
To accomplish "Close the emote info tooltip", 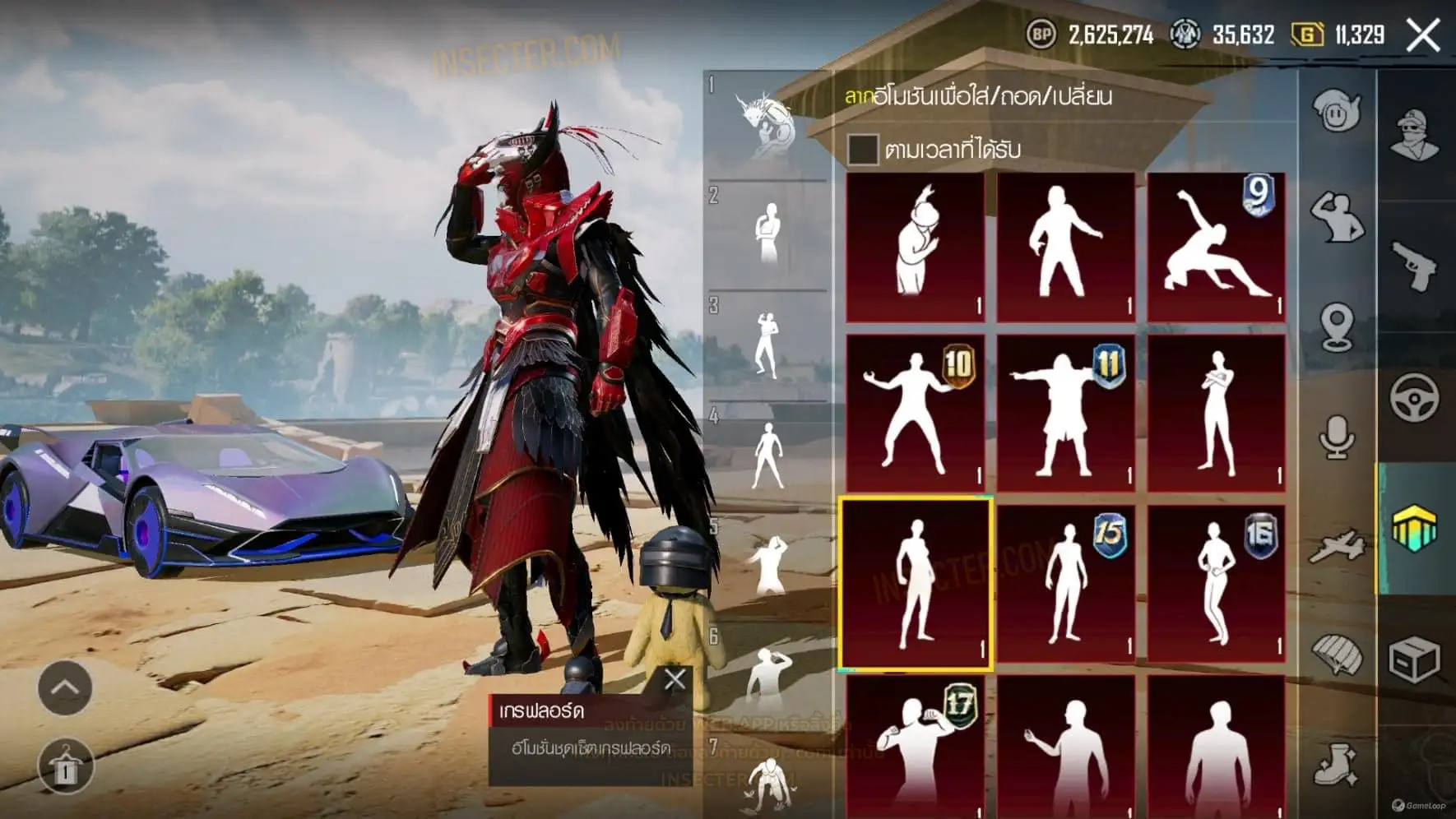I will 675,679.
